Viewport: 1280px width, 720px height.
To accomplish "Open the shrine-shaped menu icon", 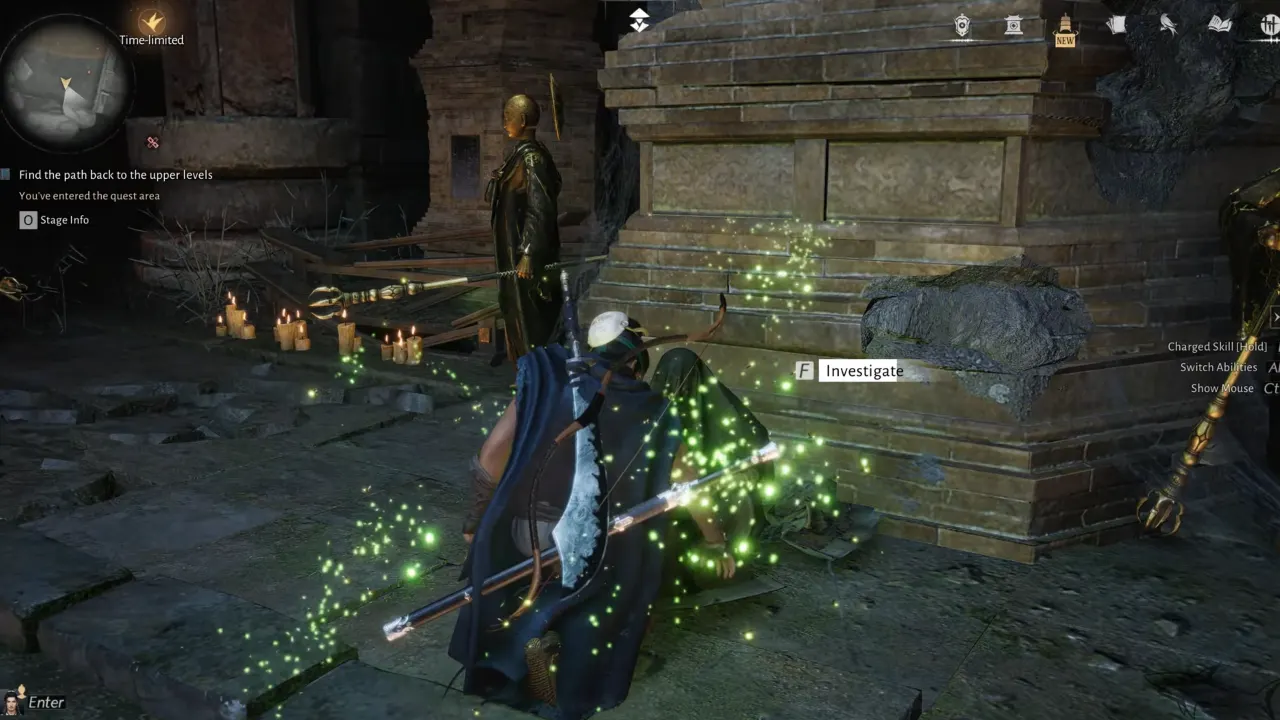I will (x=1014, y=26).
